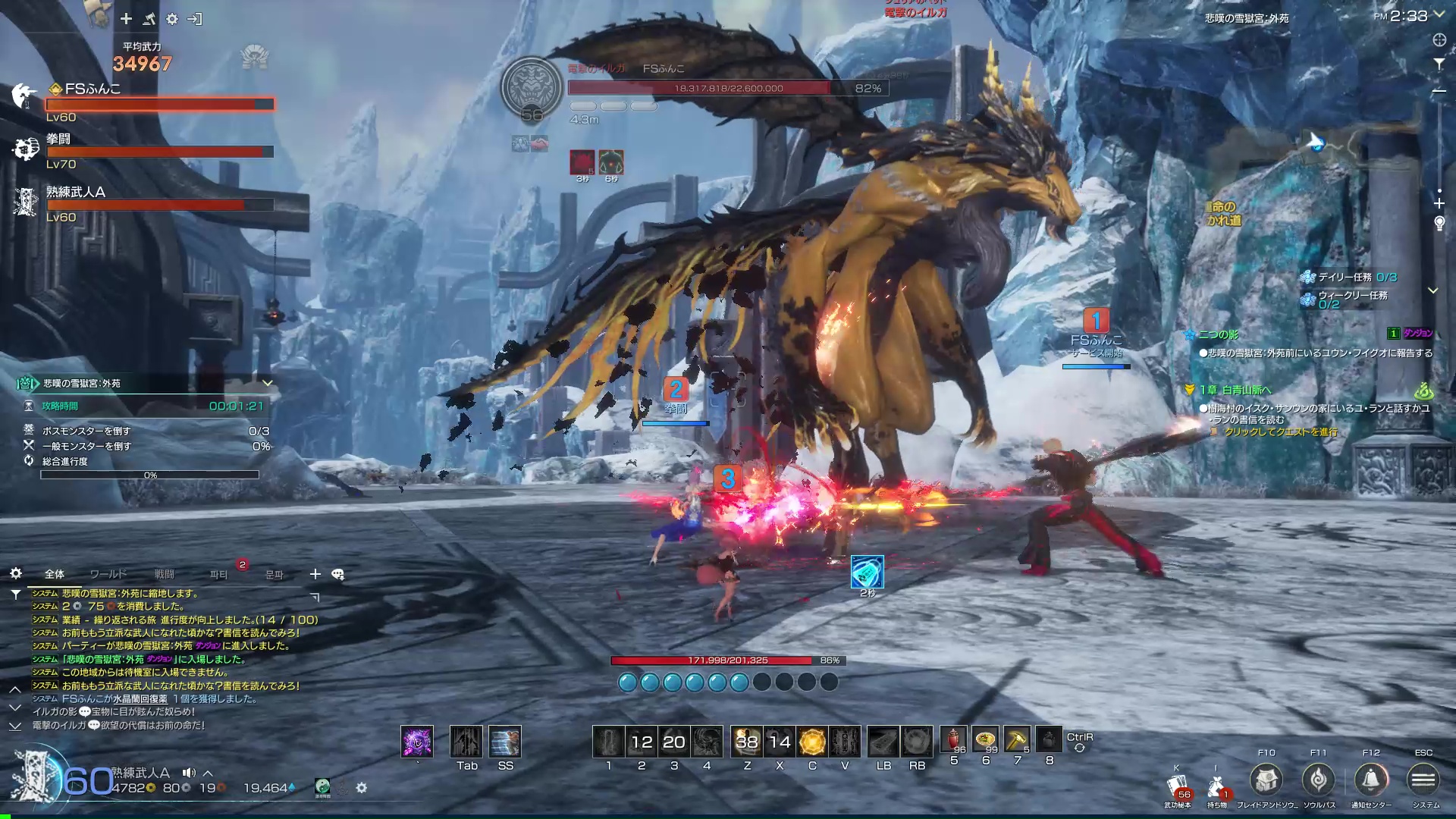Viewport: 1456px width, 819px height.
Task: Use the red potion in slot 5
Action: point(953,741)
